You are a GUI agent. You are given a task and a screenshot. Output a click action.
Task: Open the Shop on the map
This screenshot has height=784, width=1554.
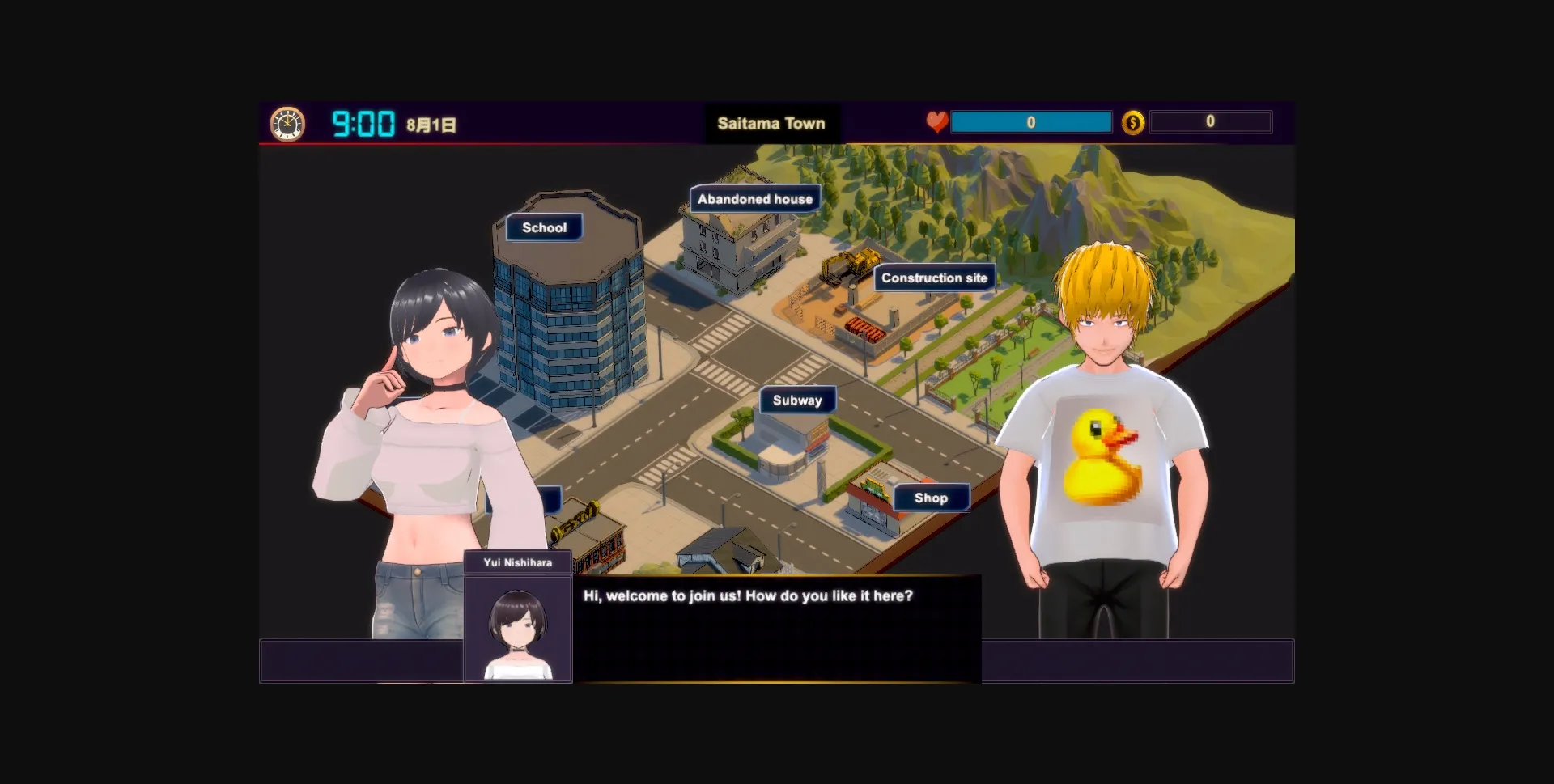[x=931, y=498]
